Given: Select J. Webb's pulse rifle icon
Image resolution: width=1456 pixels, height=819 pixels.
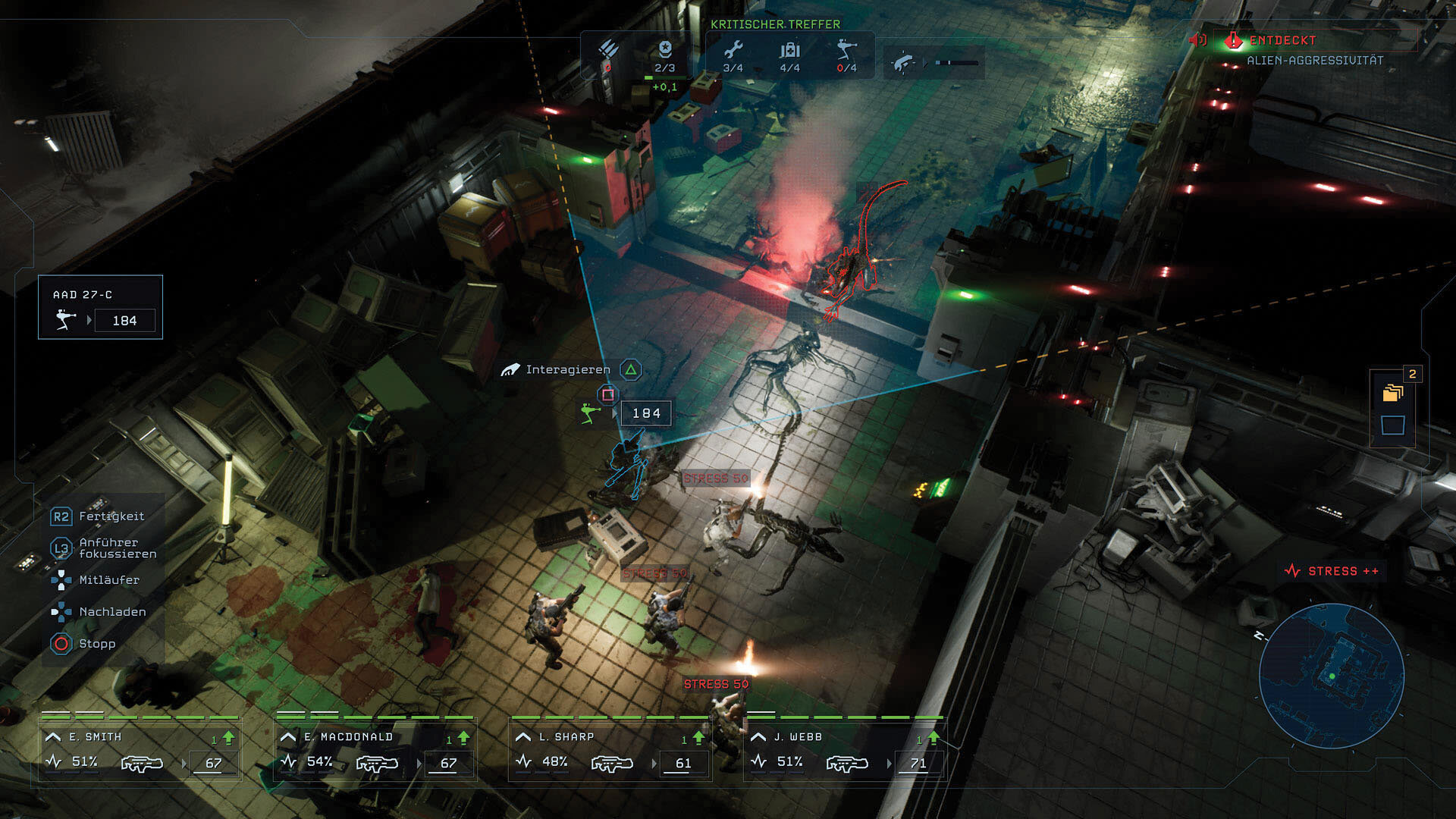Looking at the screenshot, I should 846,763.
